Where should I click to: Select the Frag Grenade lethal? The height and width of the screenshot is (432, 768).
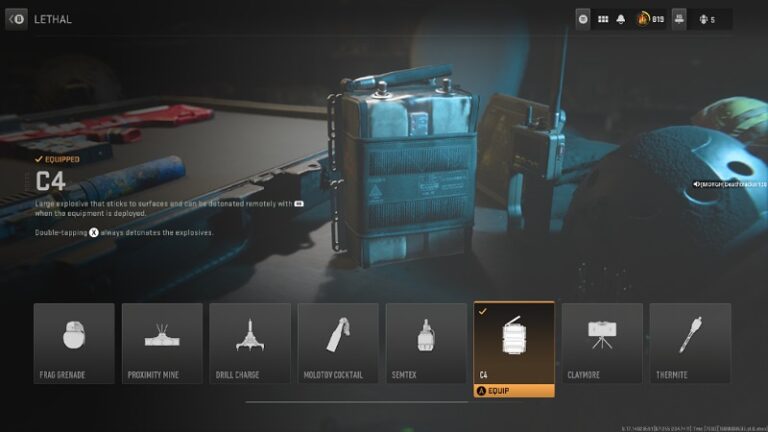coord(74,343)
